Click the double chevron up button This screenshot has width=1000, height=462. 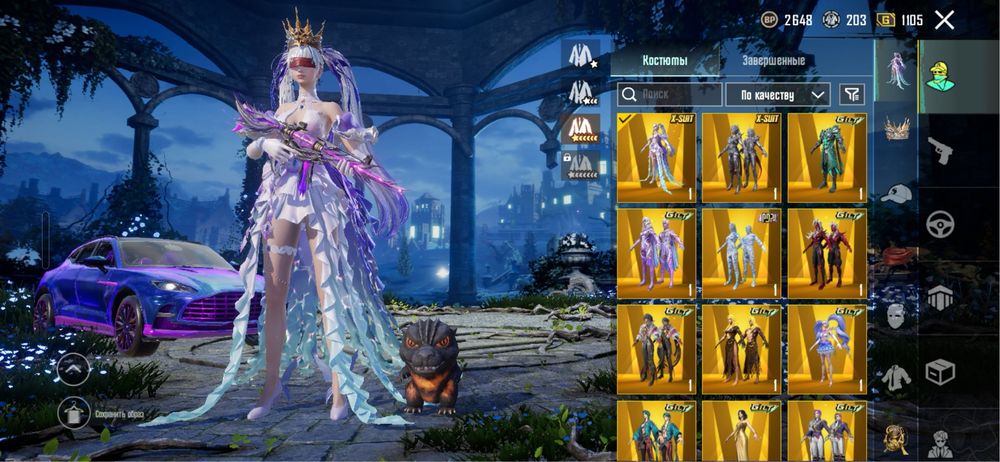(x=75, y=368)
